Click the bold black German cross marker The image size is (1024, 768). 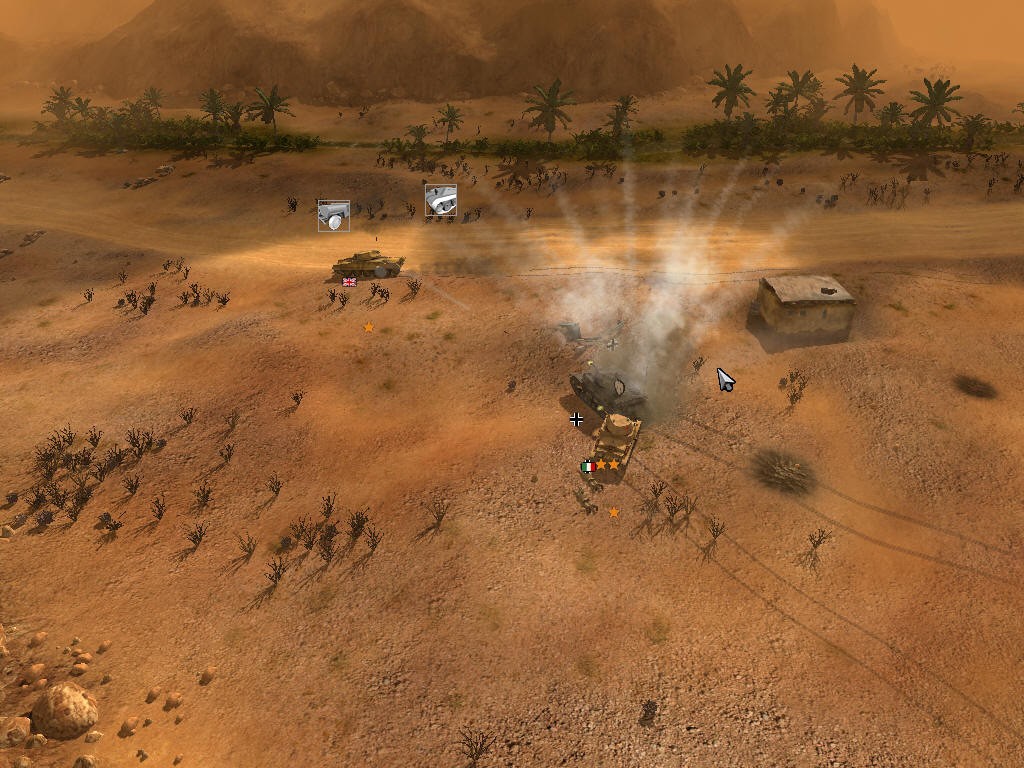[576, 419]
